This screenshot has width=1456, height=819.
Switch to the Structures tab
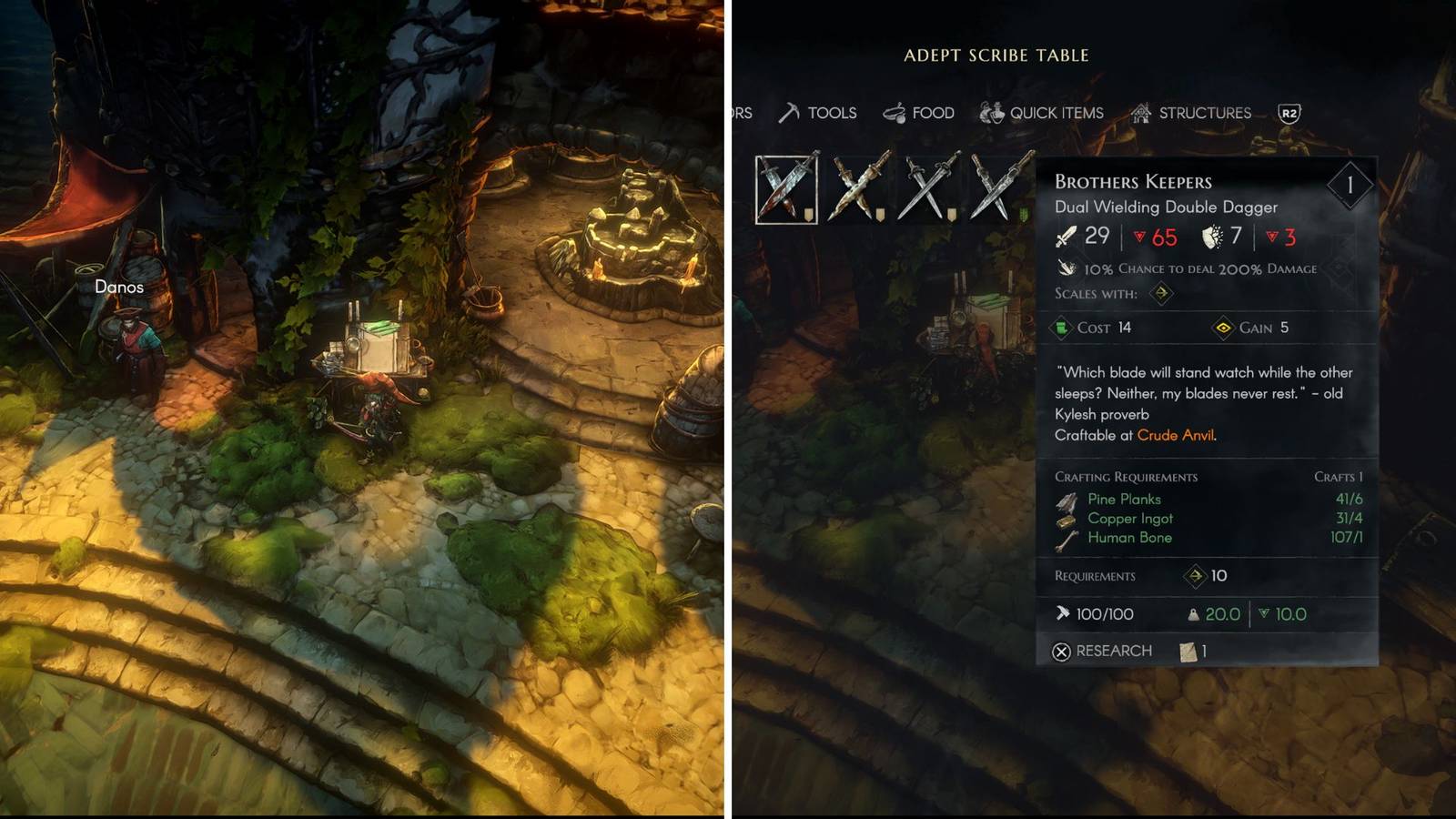1205,112
